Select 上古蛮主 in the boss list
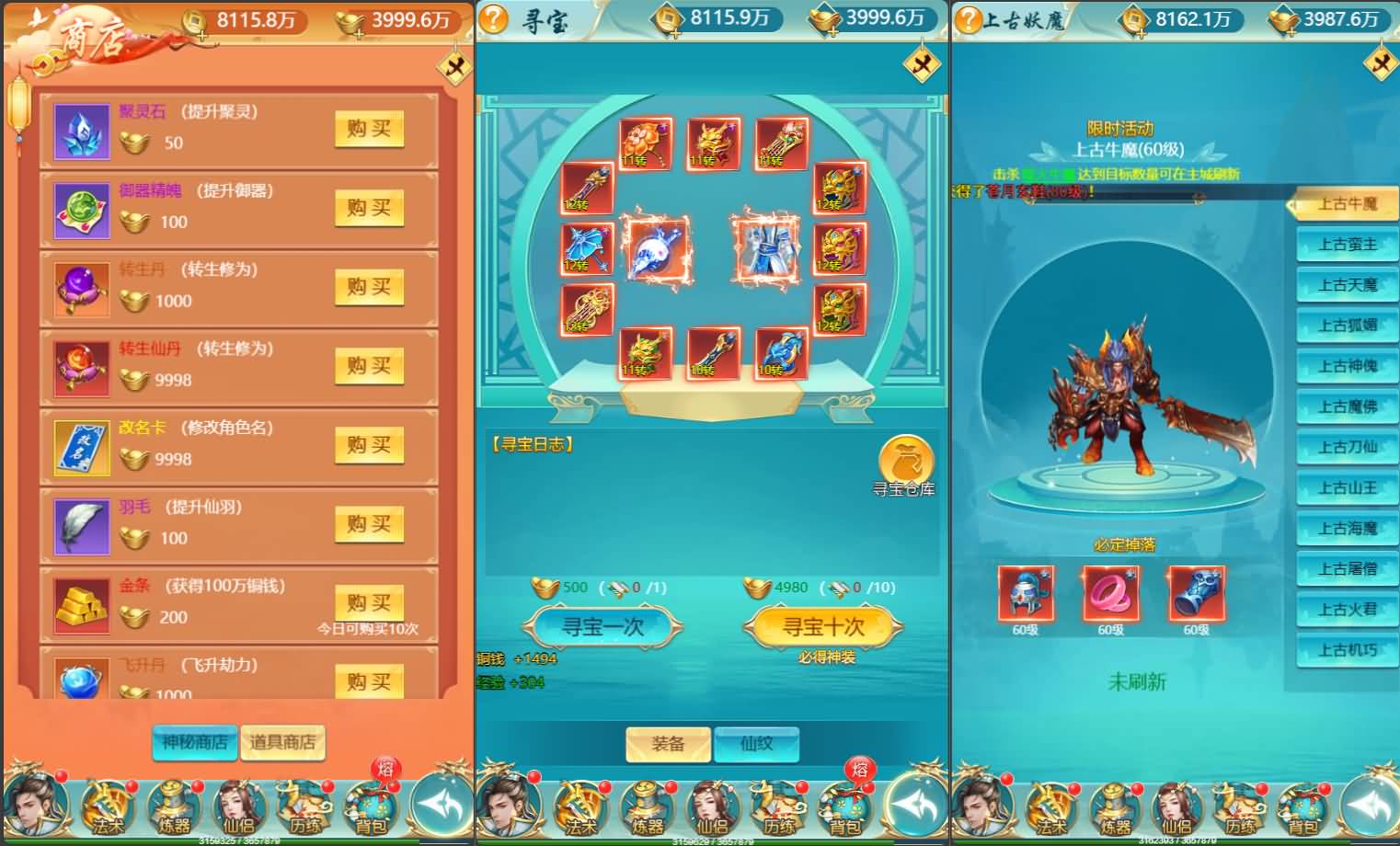The height and width of the screenshot is (846, 1400). 1346,244
